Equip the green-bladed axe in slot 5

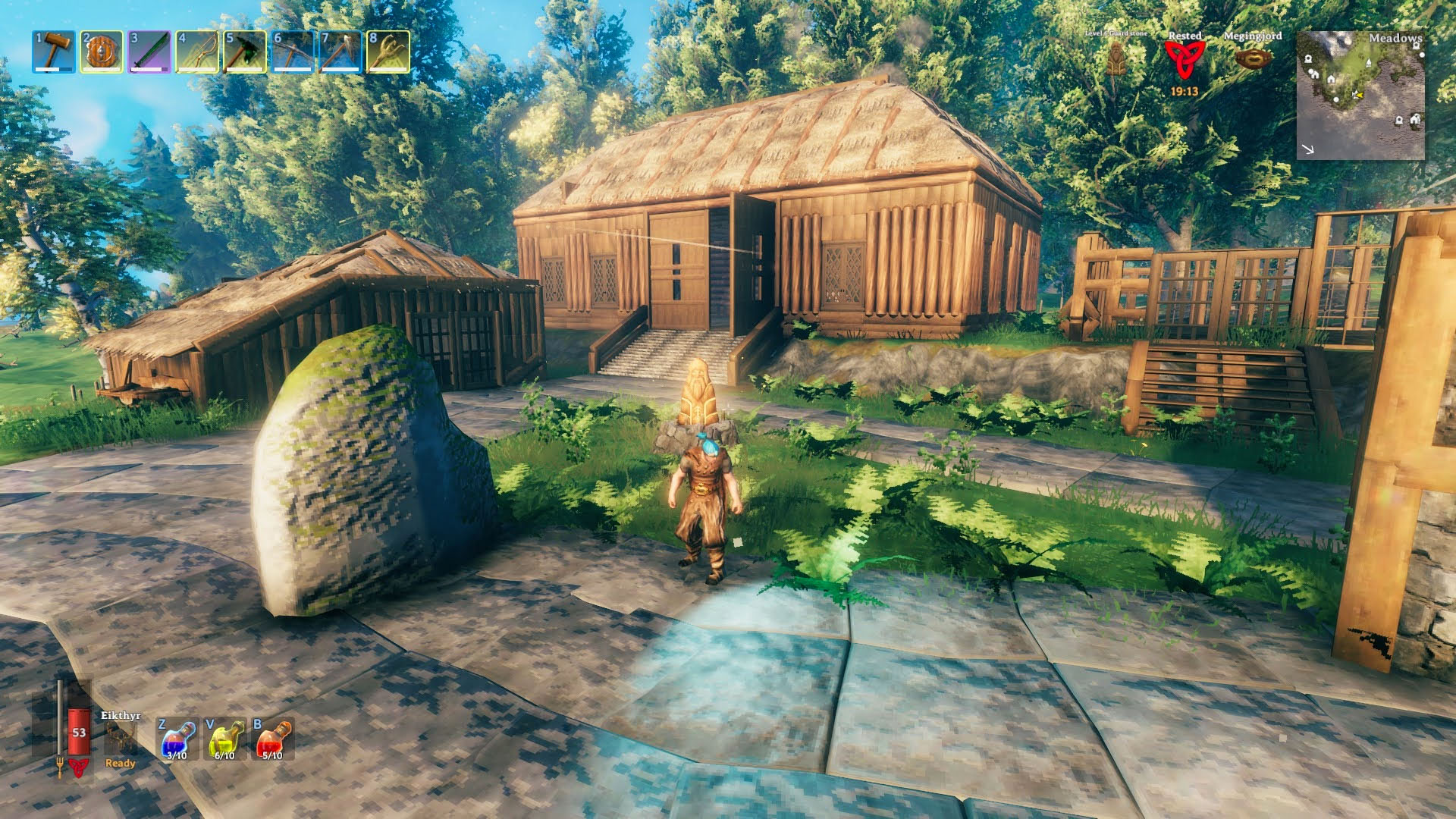pyautogui.click(x=245, y=52)
